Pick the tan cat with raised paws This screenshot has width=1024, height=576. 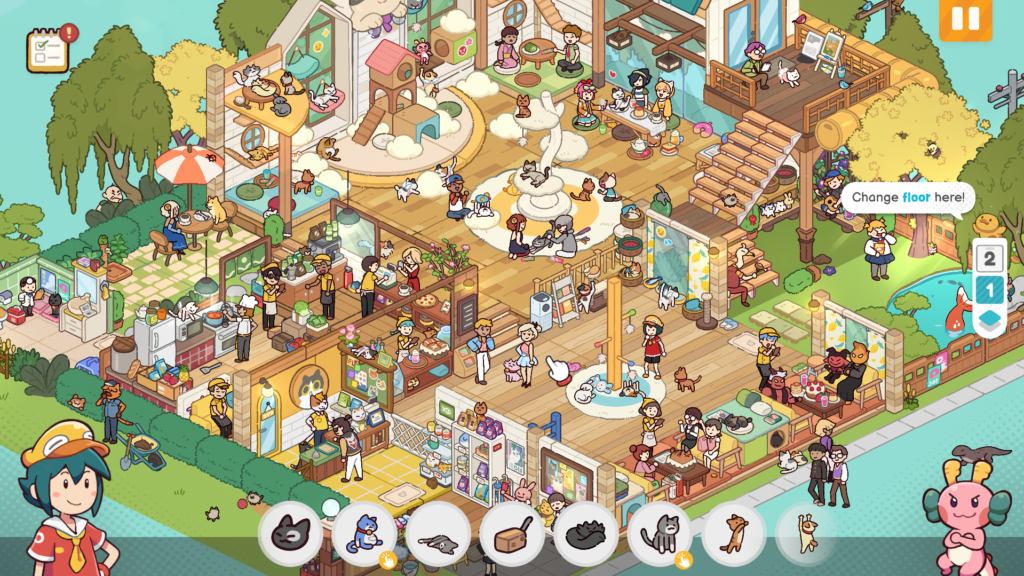click(806, 534)
